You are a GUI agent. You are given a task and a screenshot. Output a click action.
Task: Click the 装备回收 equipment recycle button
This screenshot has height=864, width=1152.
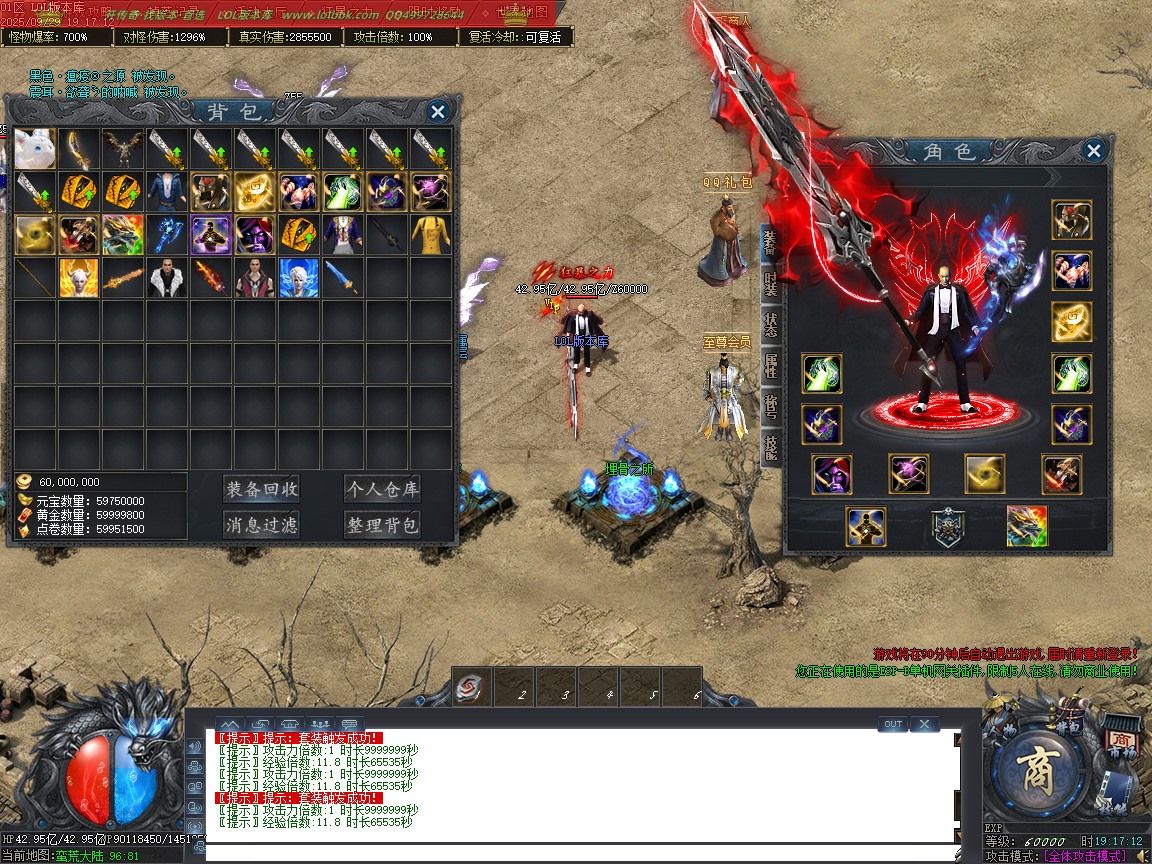click(x=262, y=489)
